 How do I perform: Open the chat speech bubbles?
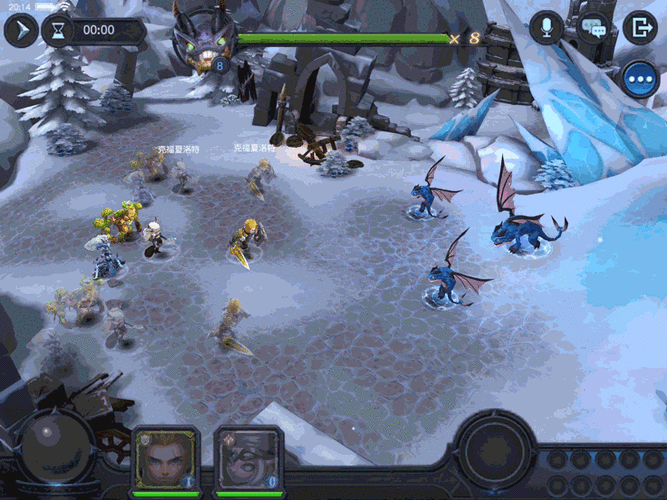(x=594, y=28)
